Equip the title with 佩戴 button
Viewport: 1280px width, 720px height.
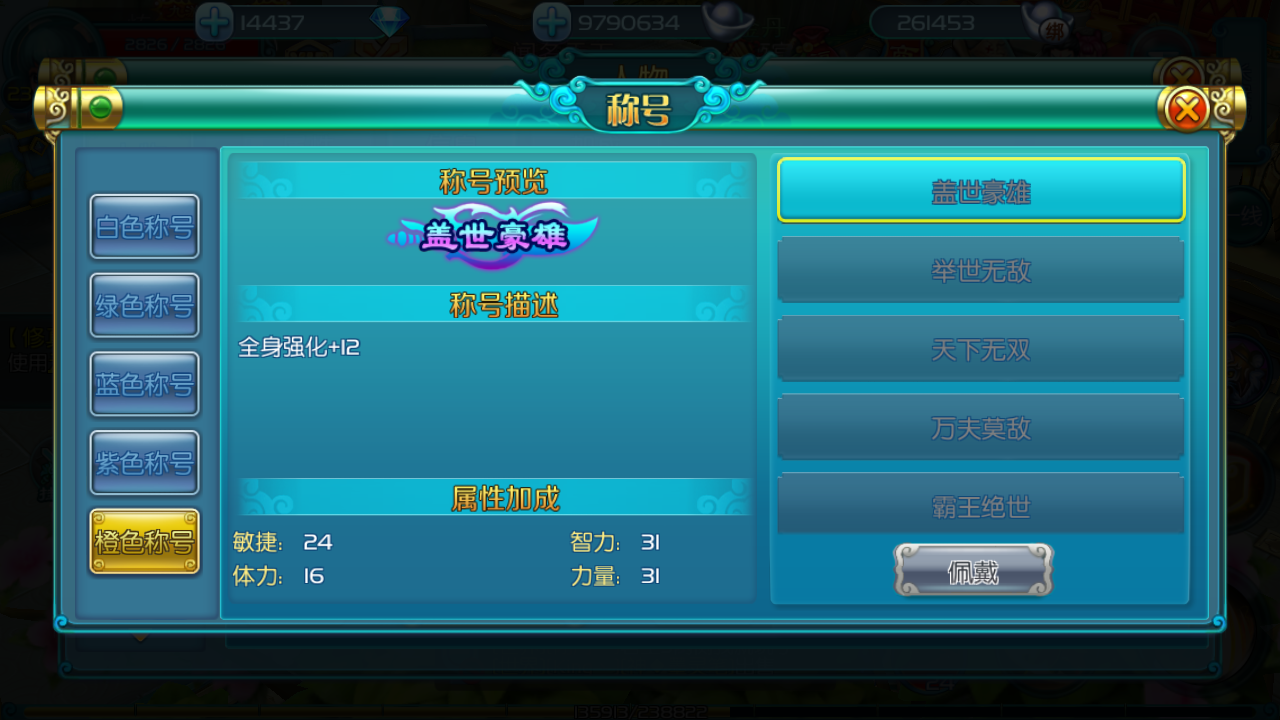(973, 571)
